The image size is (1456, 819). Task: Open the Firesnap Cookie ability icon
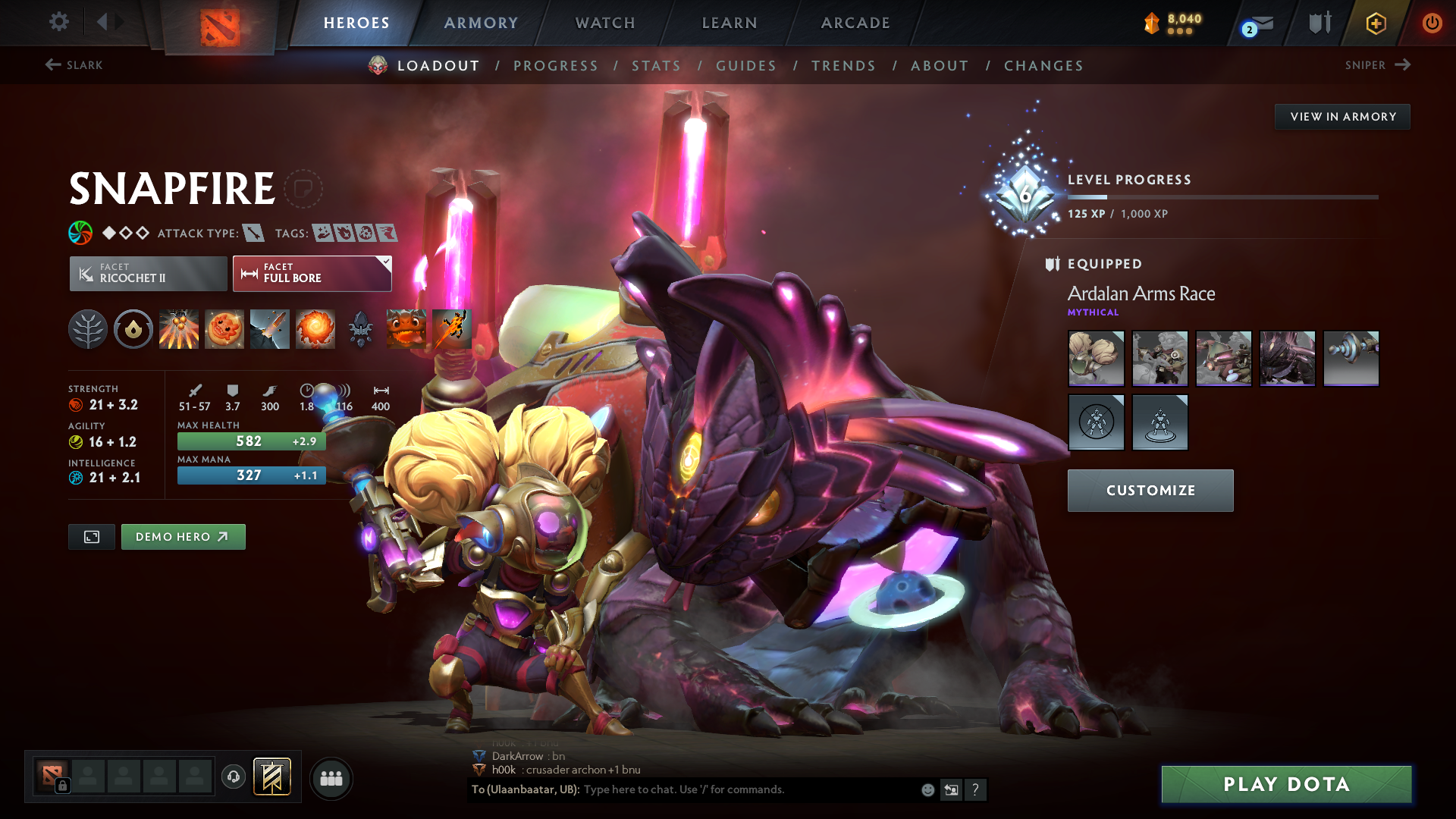(224, 328)
